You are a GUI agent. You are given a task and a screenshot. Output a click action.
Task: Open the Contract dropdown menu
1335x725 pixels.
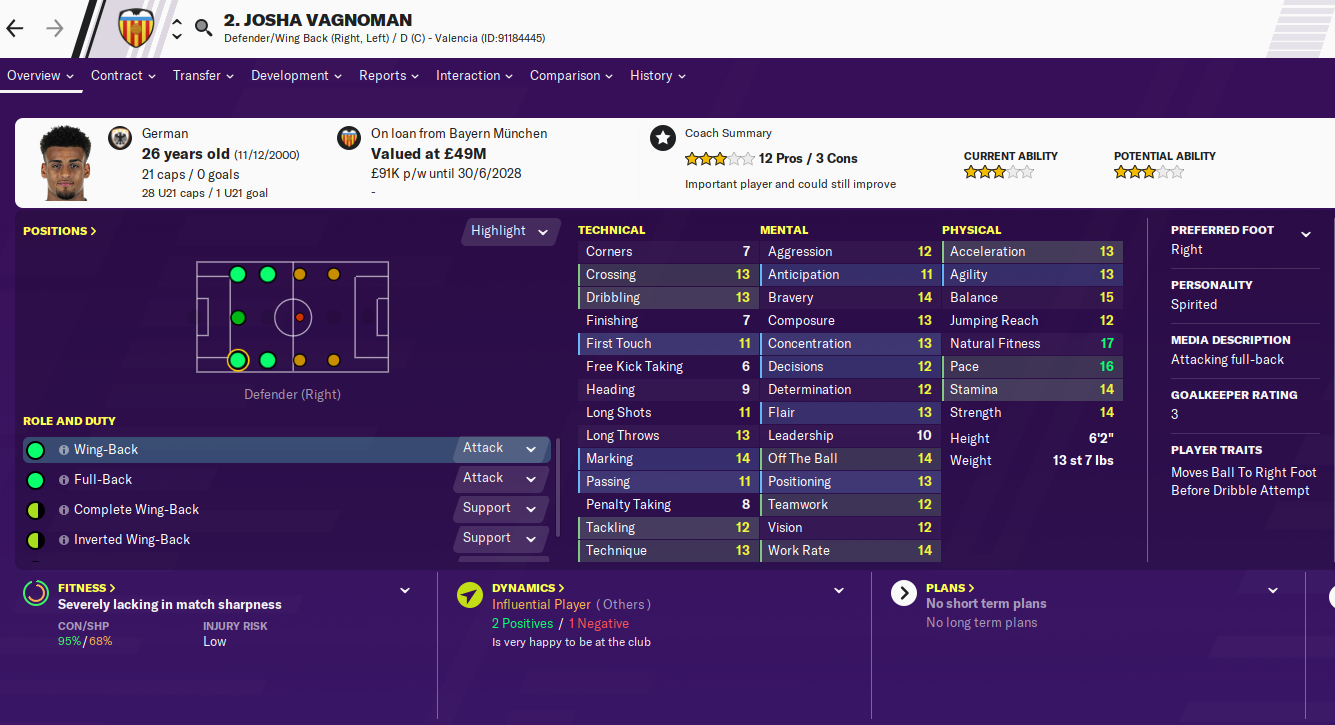pyautogui.click(x=123, y=76)
